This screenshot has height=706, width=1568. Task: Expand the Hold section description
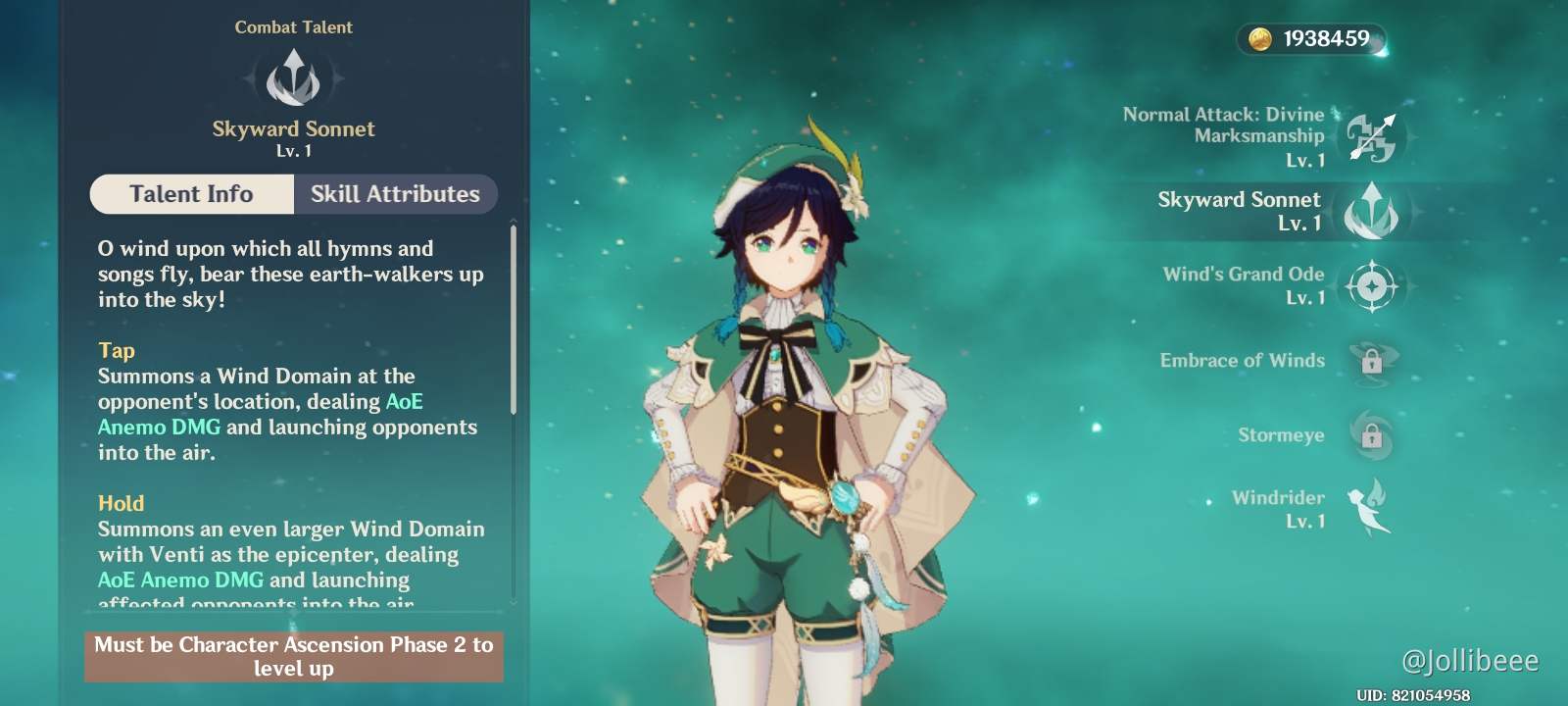(121, 503)
